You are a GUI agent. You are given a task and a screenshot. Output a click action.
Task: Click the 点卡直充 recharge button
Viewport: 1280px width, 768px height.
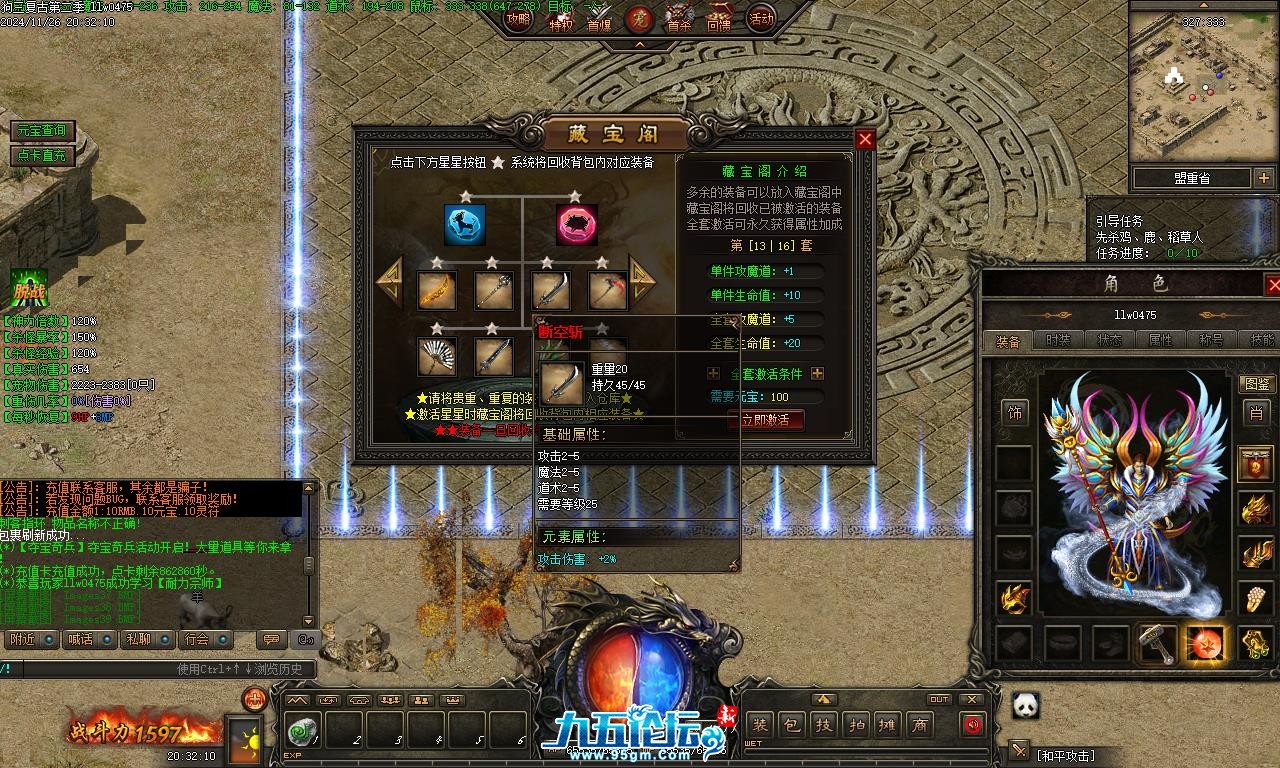(41, 156)
